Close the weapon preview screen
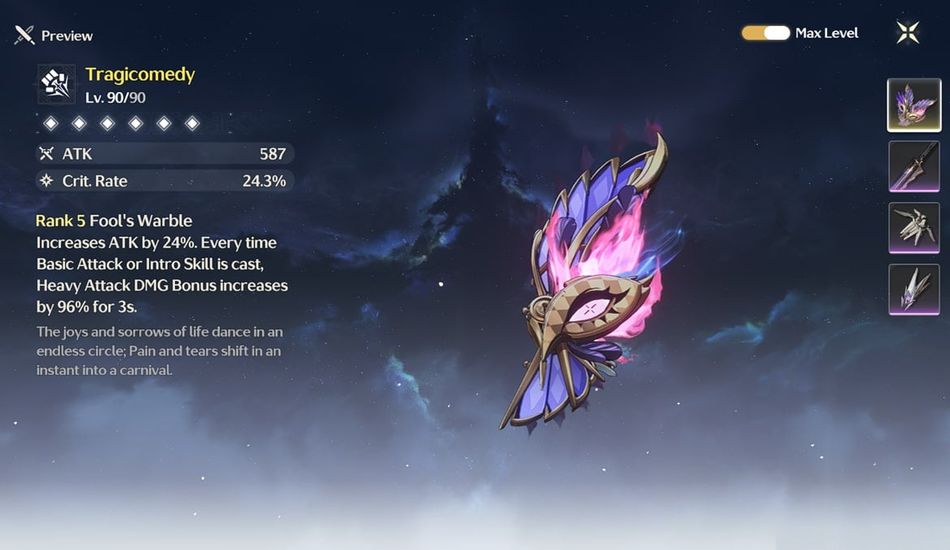The height and width of the screenshot is (550, 950). 908,33
